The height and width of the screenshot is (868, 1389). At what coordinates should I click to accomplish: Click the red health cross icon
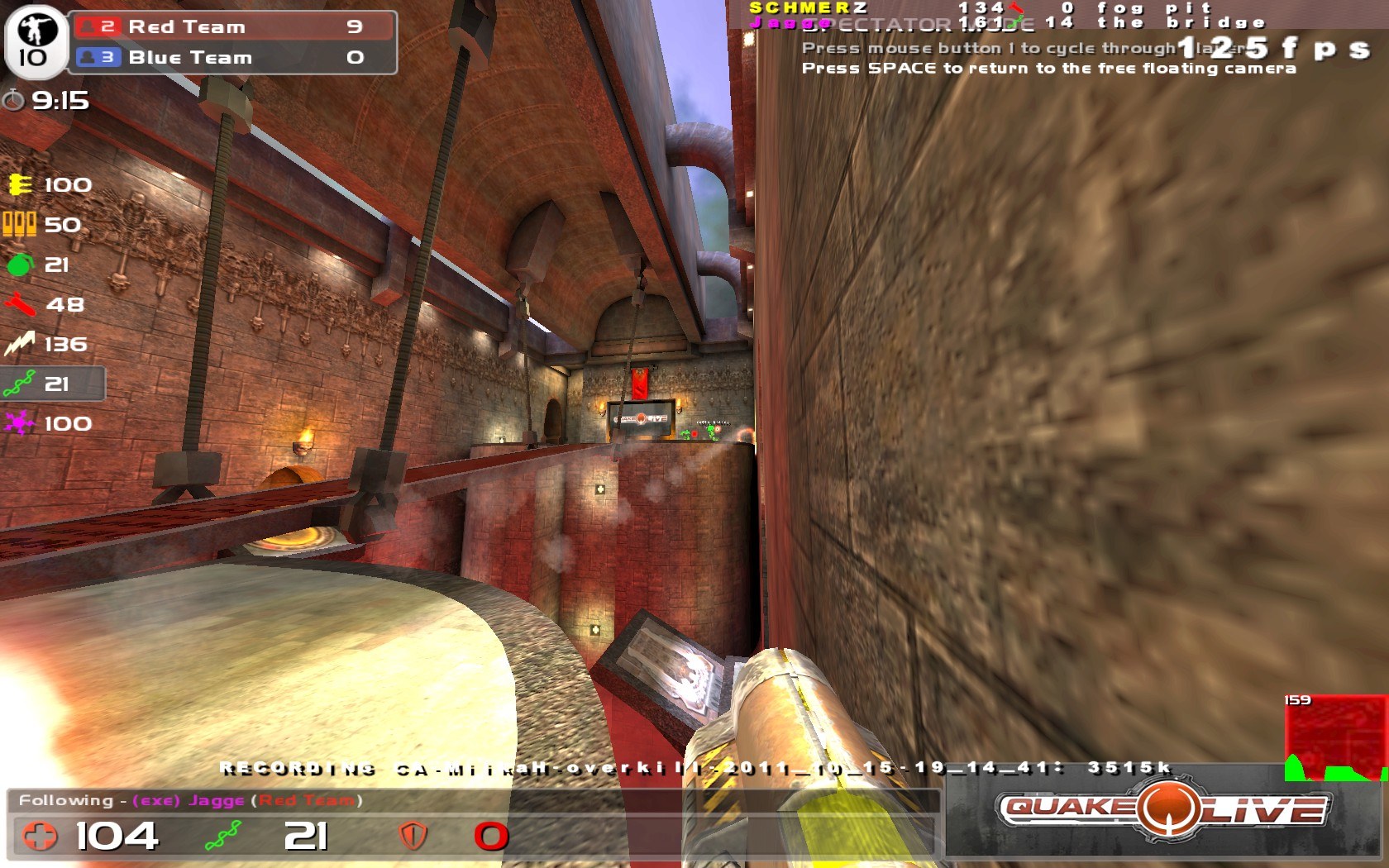click(40, 836)
